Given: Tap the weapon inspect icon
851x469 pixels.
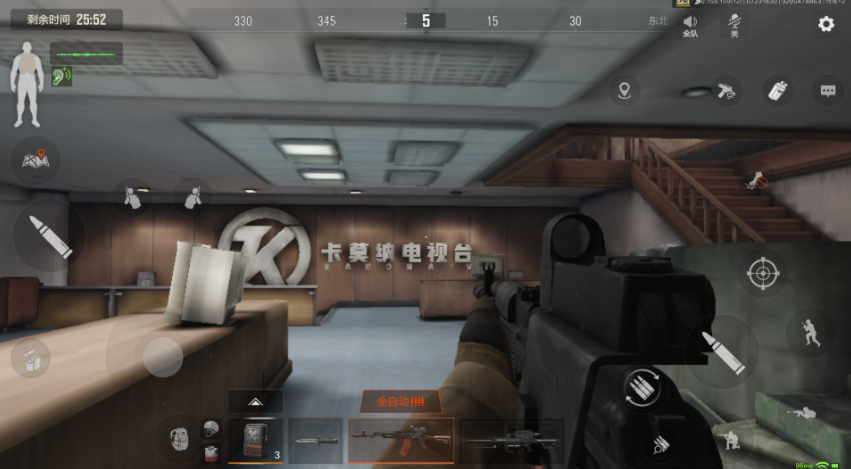Looking at the screenshot, I should [727, 91].
